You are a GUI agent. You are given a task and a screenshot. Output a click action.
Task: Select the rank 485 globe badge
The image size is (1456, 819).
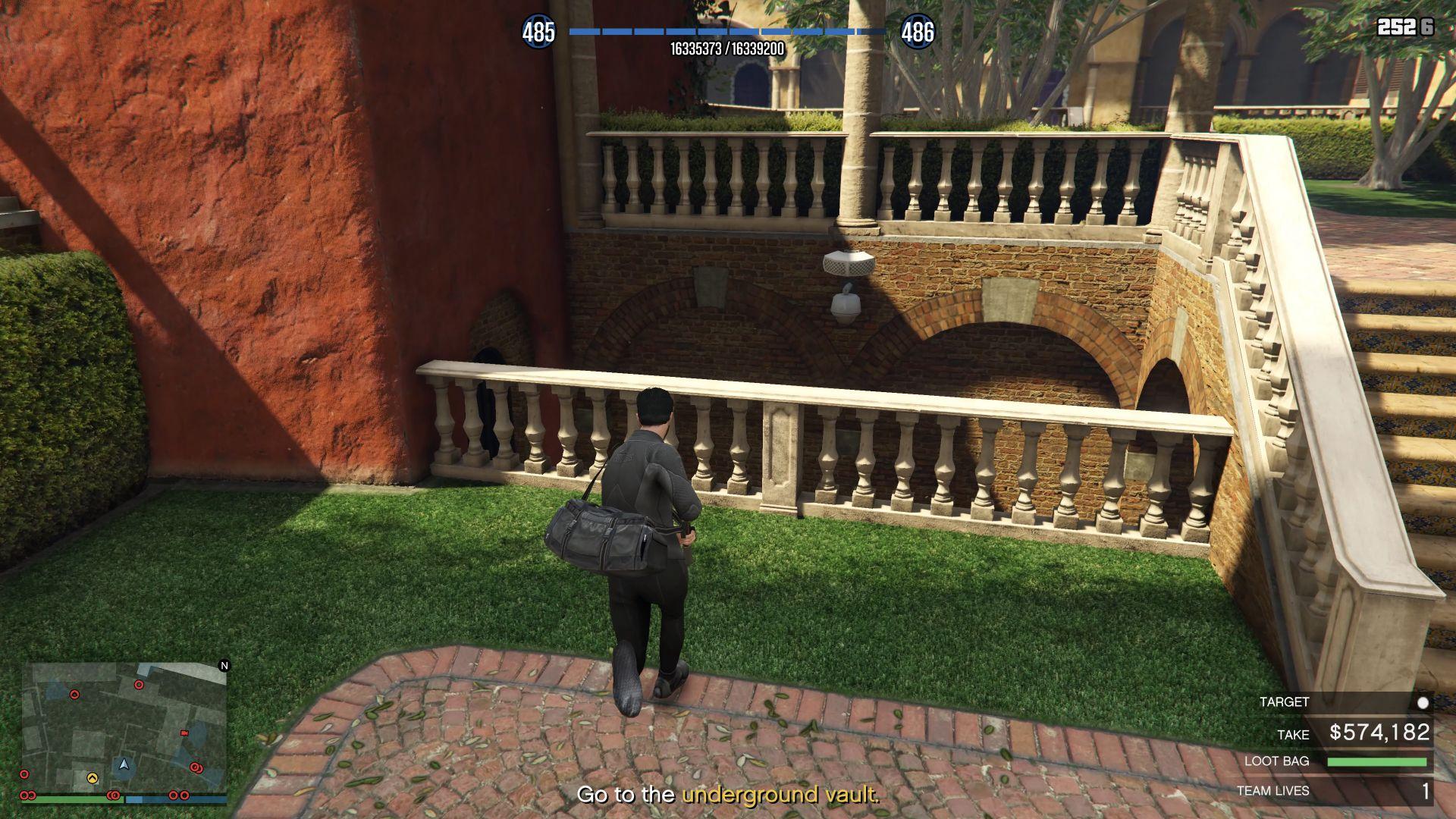click(538, 32)
